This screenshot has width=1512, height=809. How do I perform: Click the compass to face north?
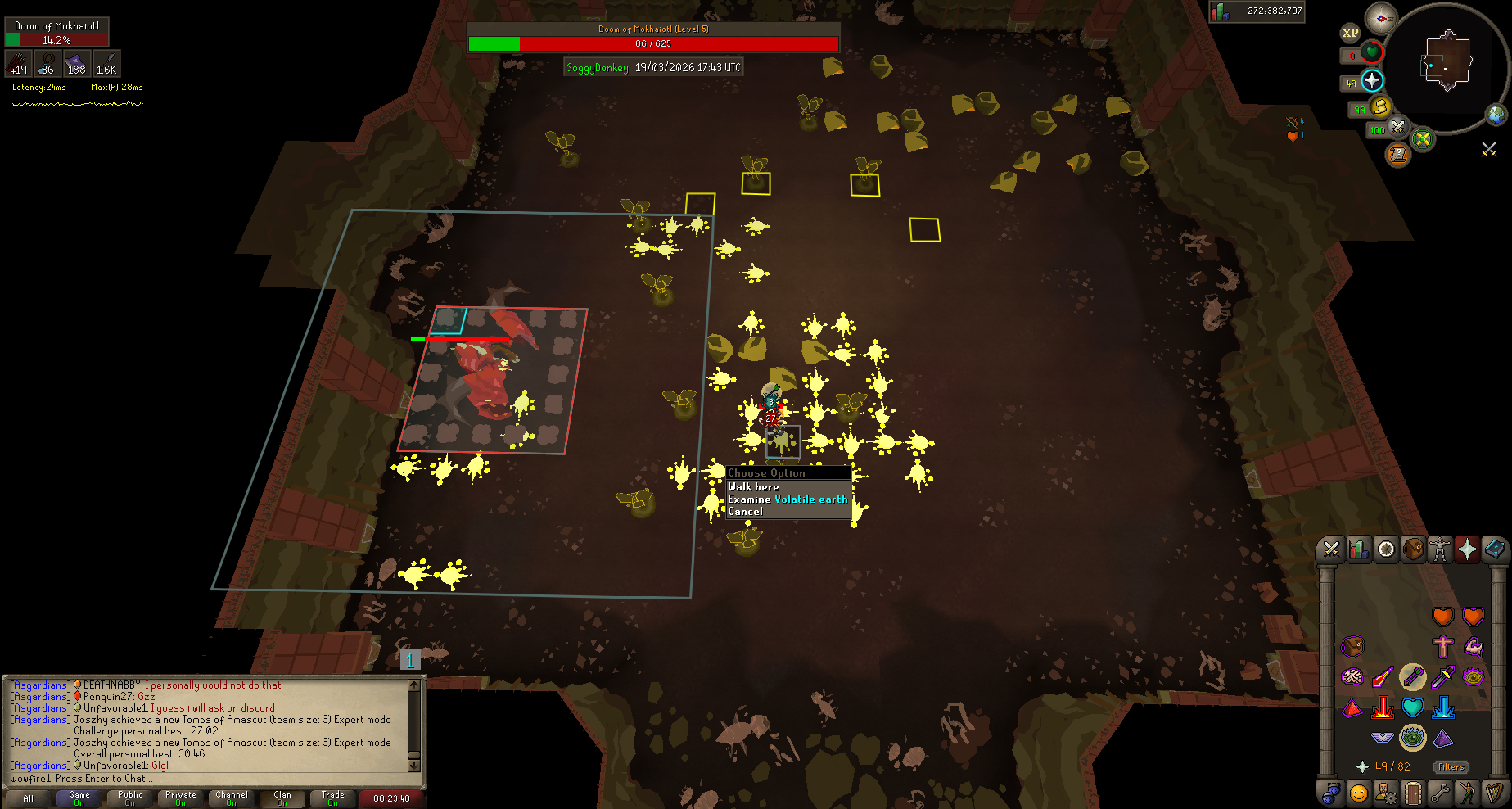pyautogui.click(x=1381, y=17)
